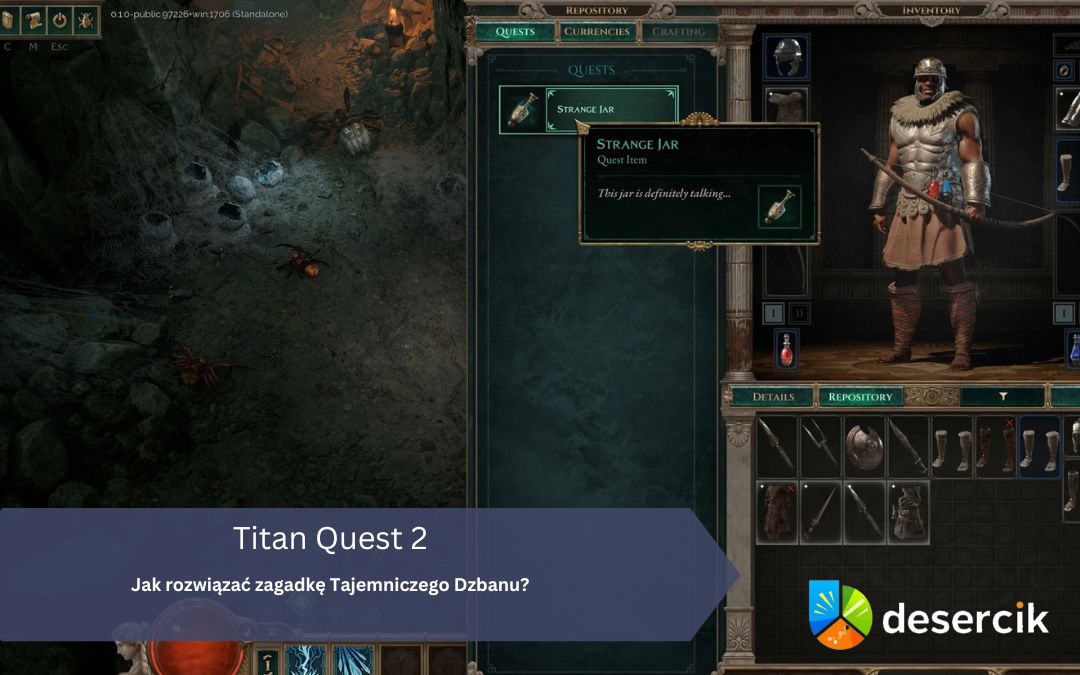Click the bug report beetle icon

[85, 20]
